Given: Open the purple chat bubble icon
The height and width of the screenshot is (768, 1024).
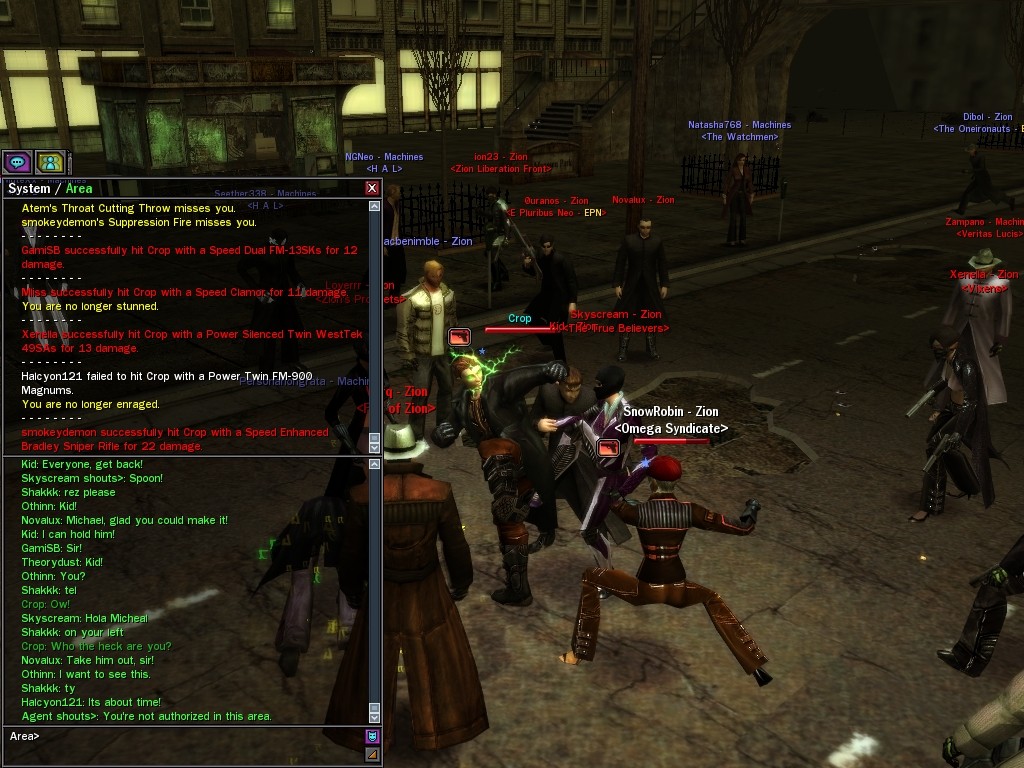Looking at the screenshot, I should (17, 162).
